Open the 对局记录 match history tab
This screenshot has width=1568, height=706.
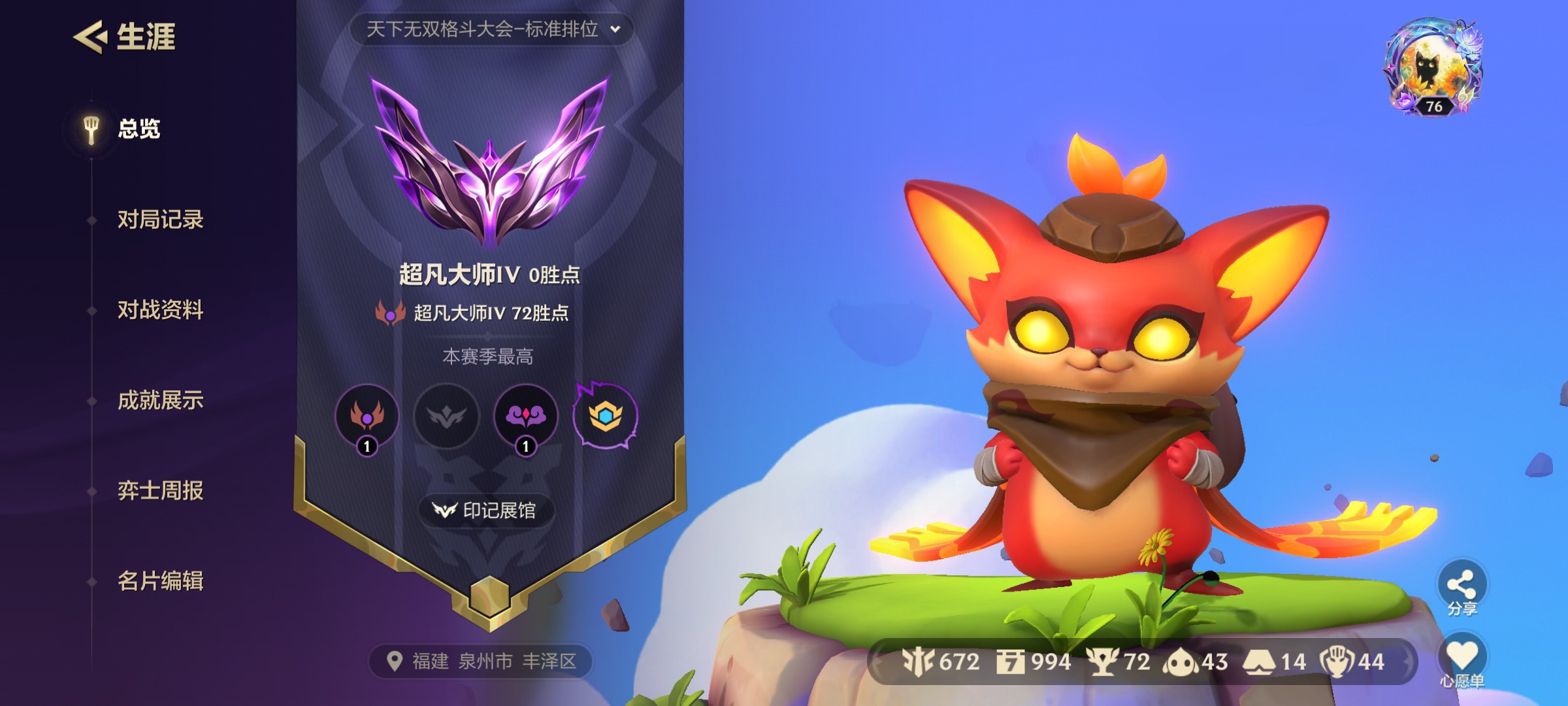click(160, 220)
